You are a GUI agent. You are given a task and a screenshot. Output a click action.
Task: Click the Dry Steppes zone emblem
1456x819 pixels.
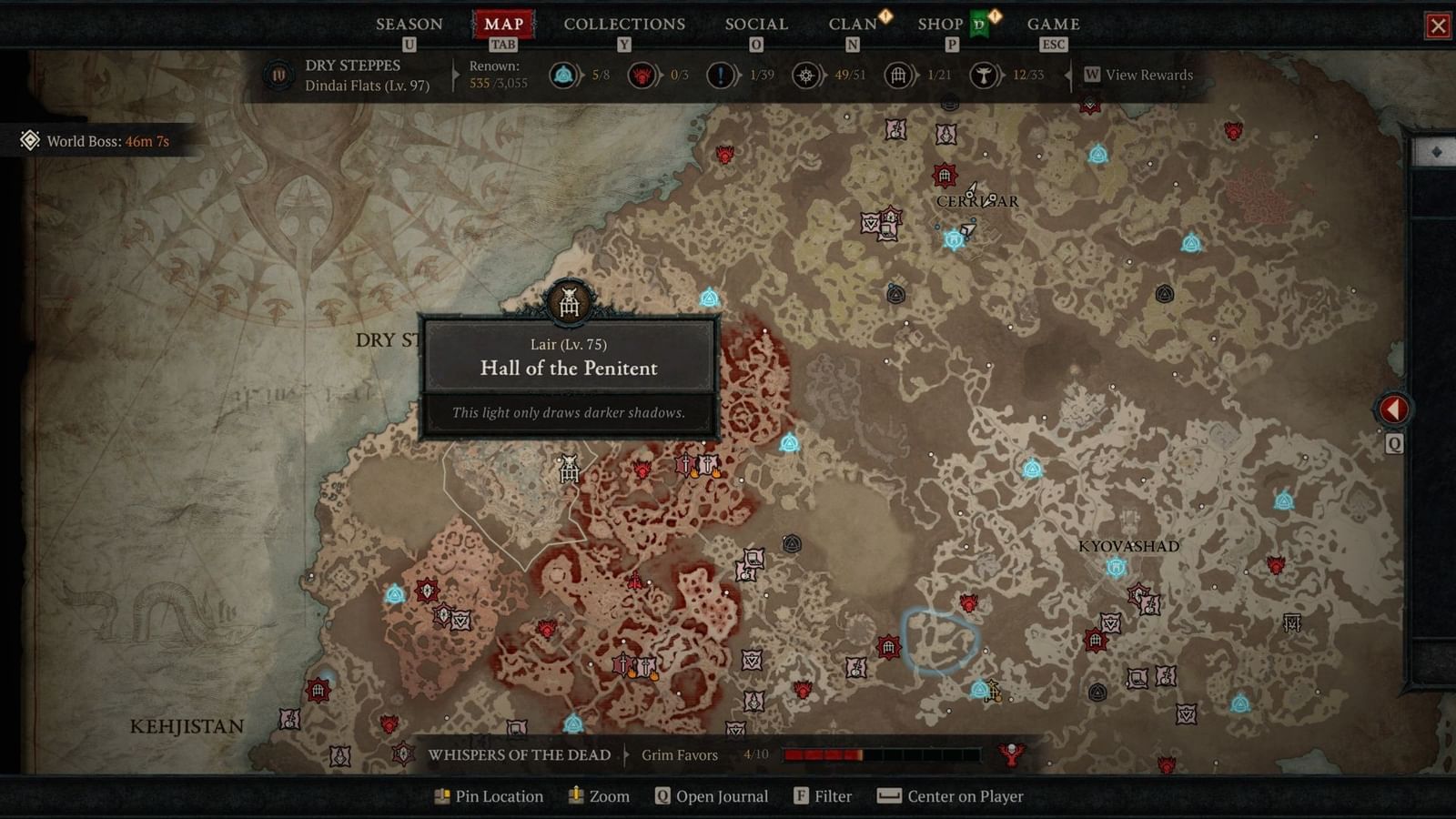click(x=277, y=76)
